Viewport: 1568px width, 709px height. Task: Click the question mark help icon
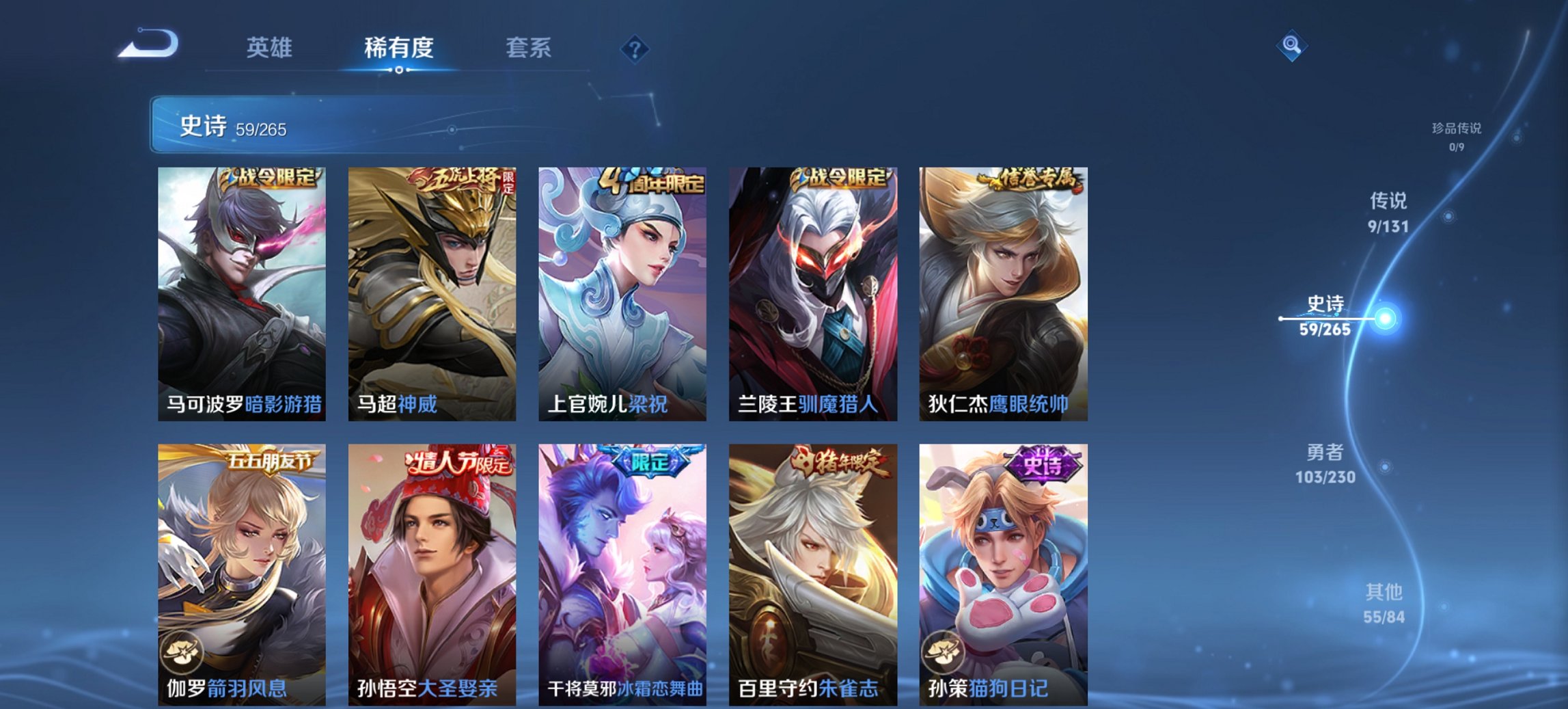click(x=635, y=50)
